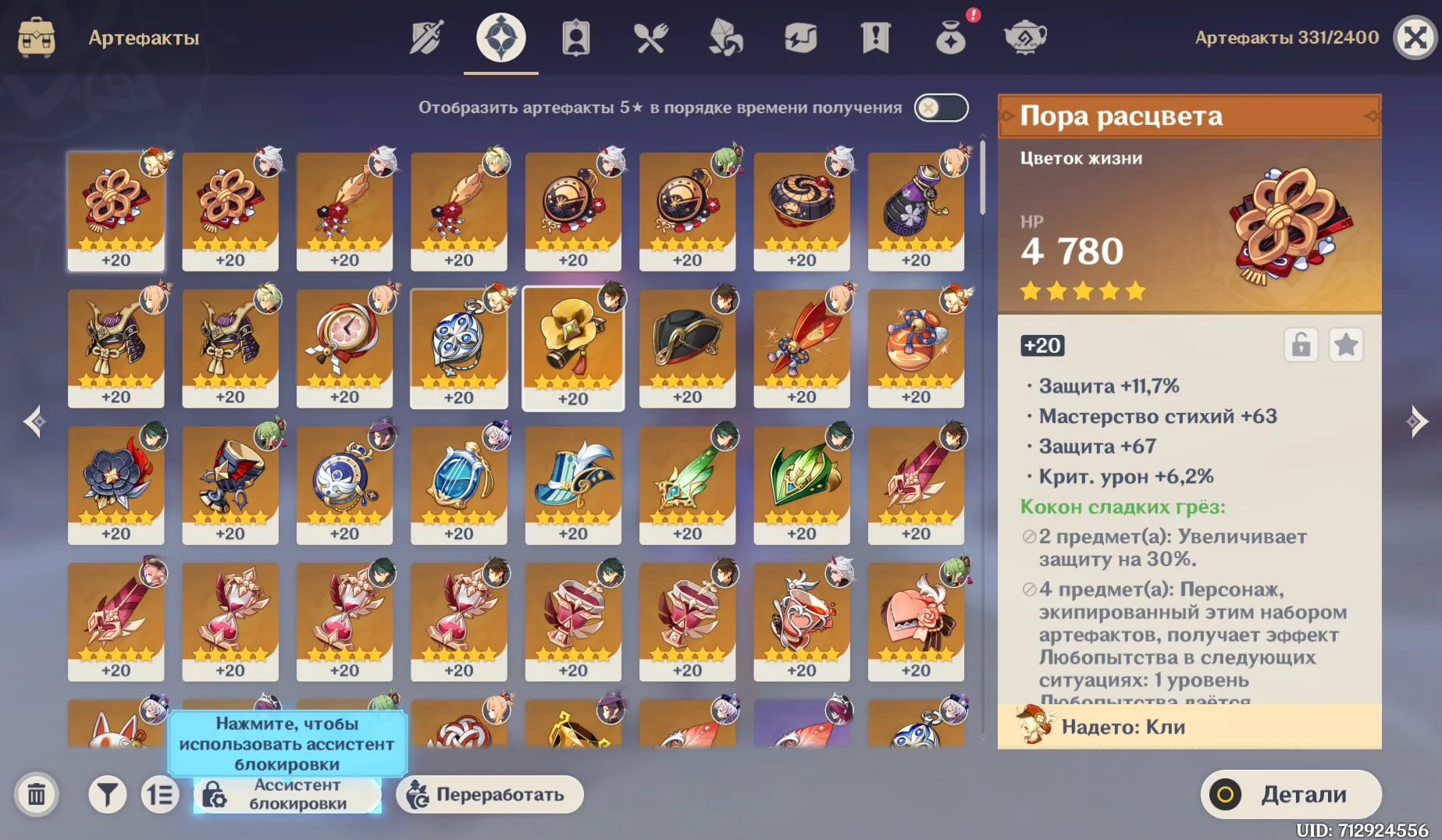Open the Crafting materials inventory icon
This screenshot has height=840, width=1442.
point(725,36)
